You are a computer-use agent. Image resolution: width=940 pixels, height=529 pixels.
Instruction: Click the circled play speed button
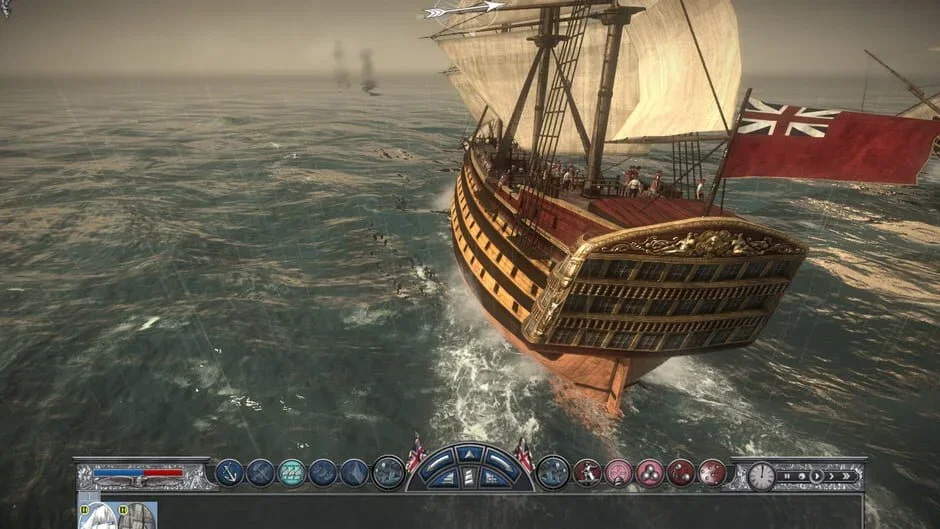(x=816, y=476)
